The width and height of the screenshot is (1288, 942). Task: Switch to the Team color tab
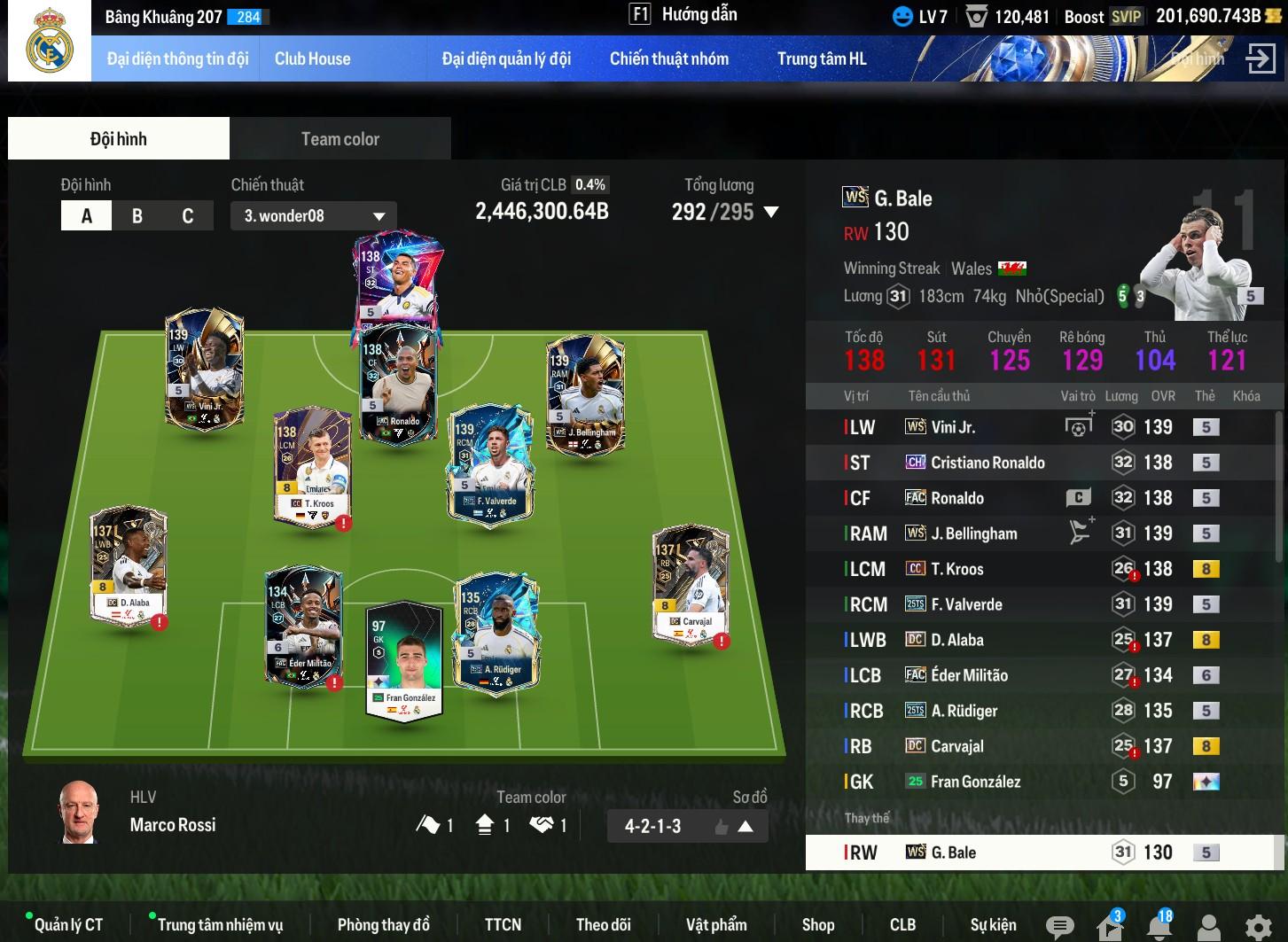[340, 139]
